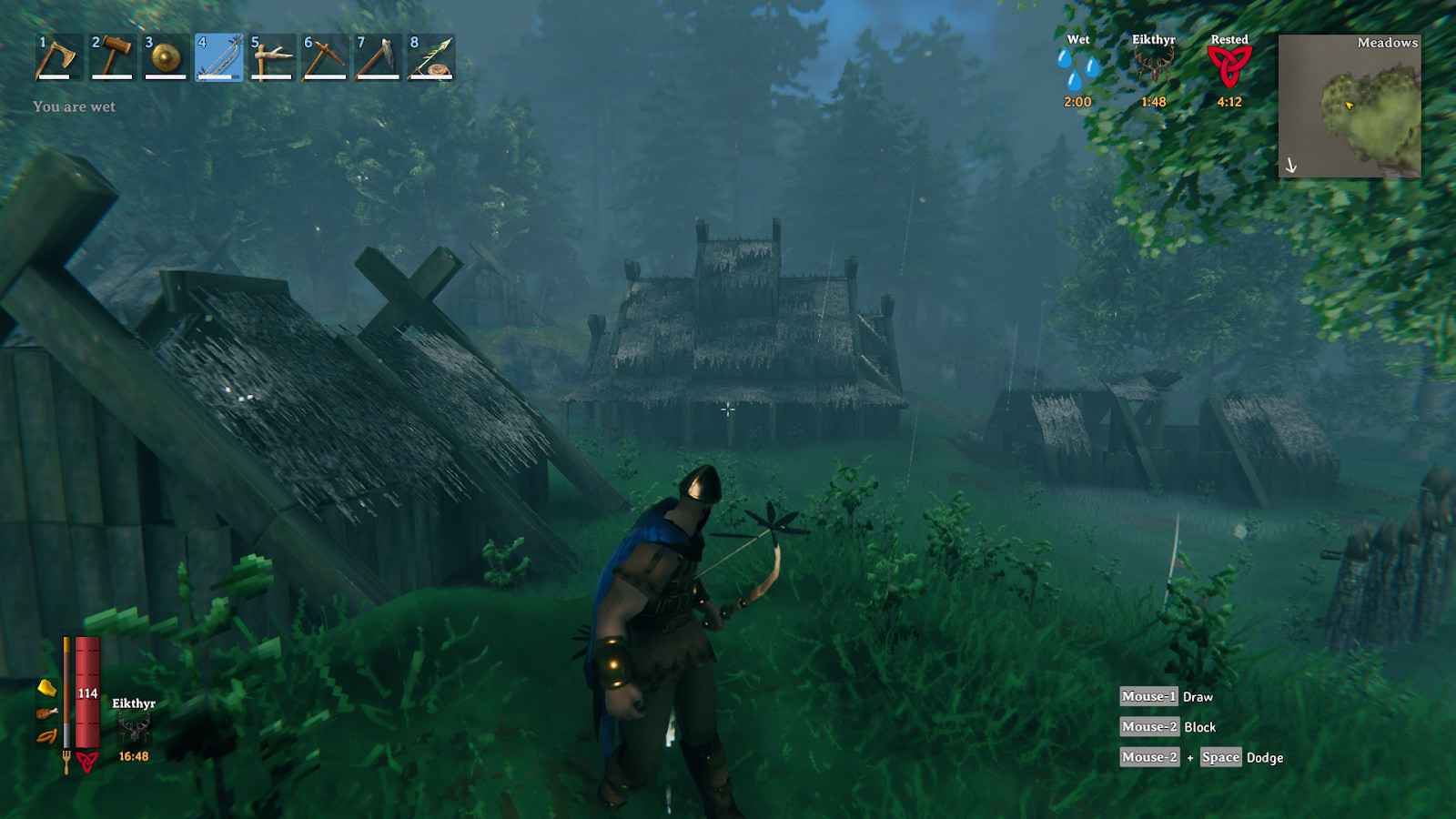The image size is (1456, 819).
Task: Choose the antler pickaxe in slot 5
Action: point(272,57)
